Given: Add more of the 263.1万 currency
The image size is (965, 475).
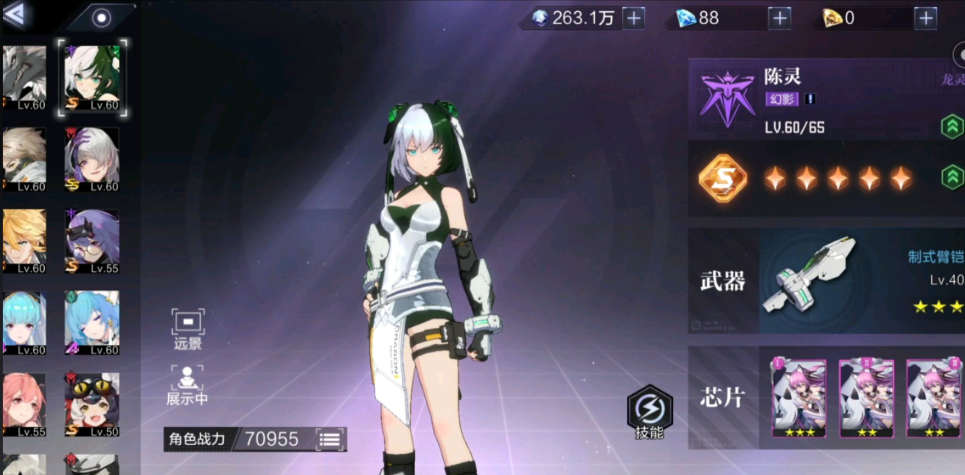Looking at the screenshot, I should [633, 18].
